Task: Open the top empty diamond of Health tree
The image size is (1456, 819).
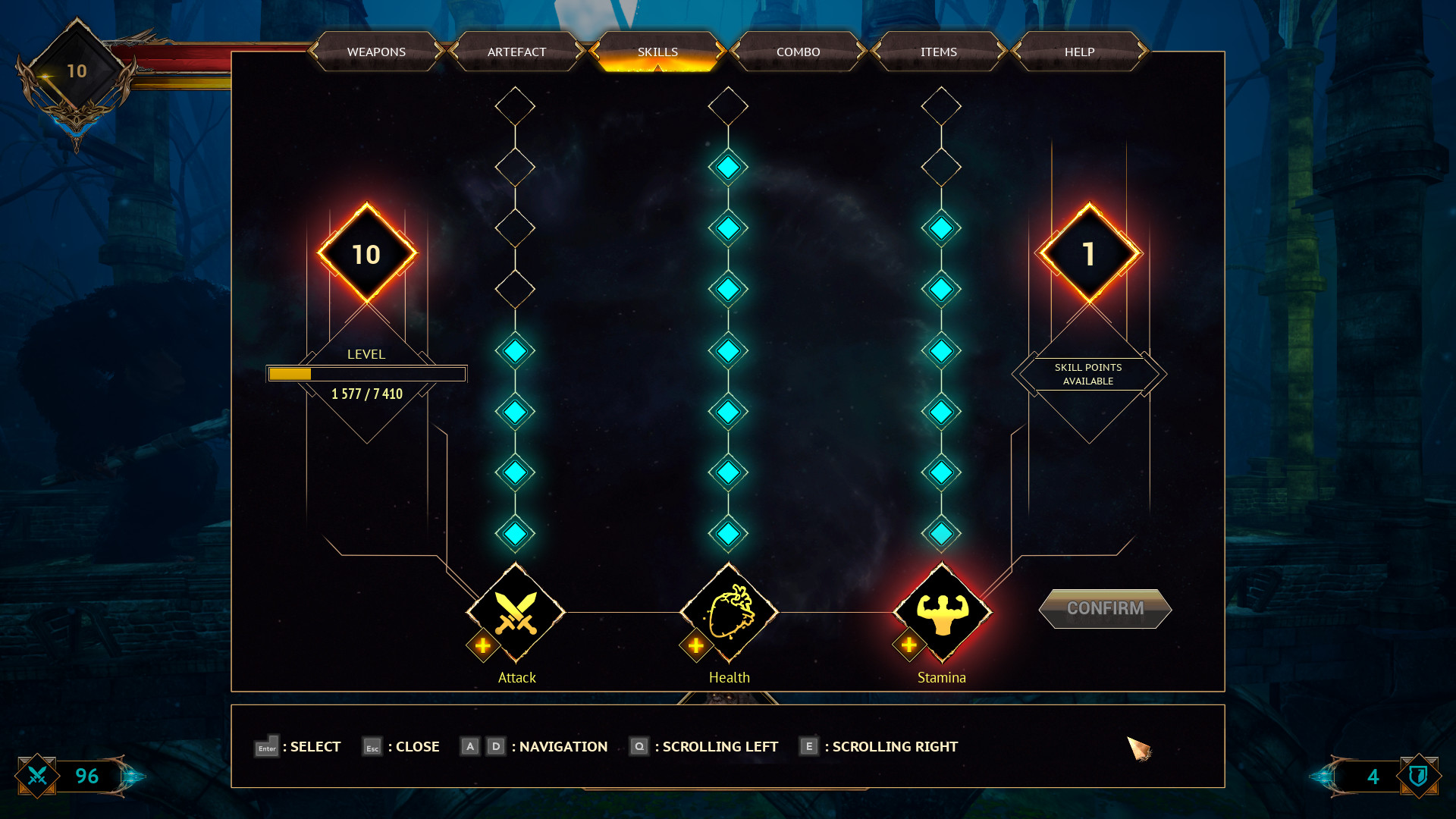Action: point(728,105)
